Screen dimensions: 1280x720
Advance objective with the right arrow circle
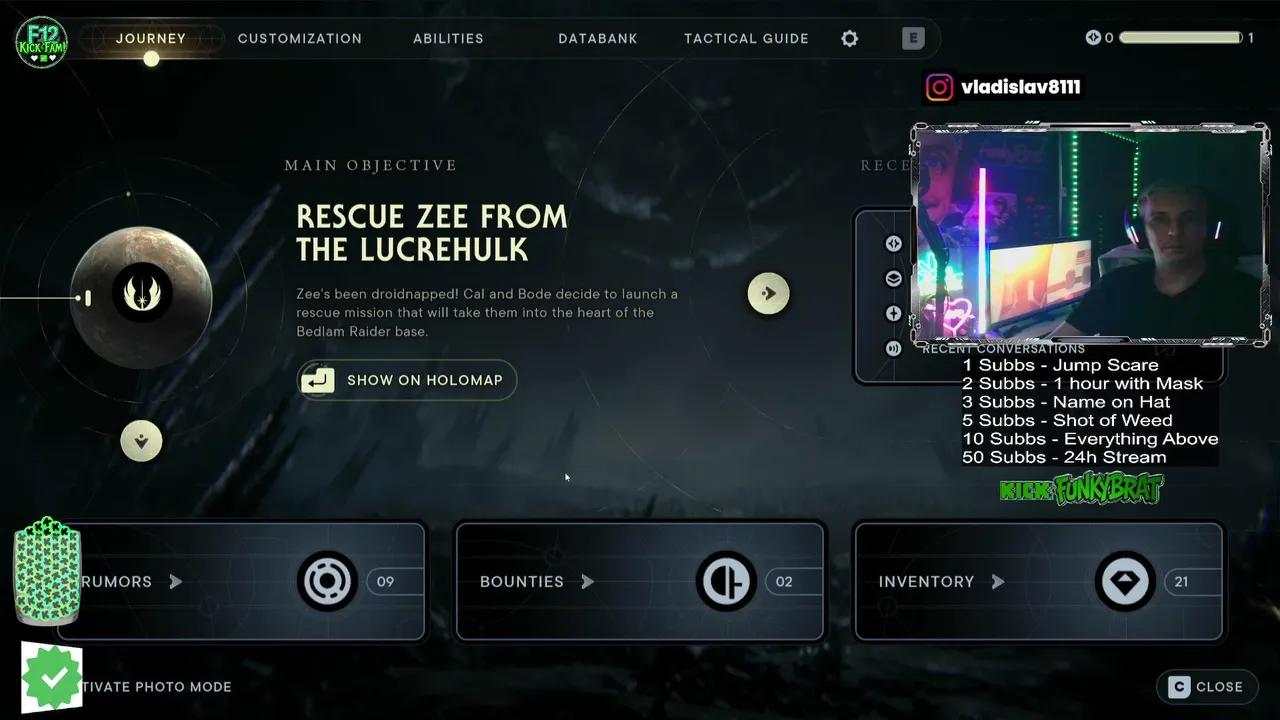768,293
